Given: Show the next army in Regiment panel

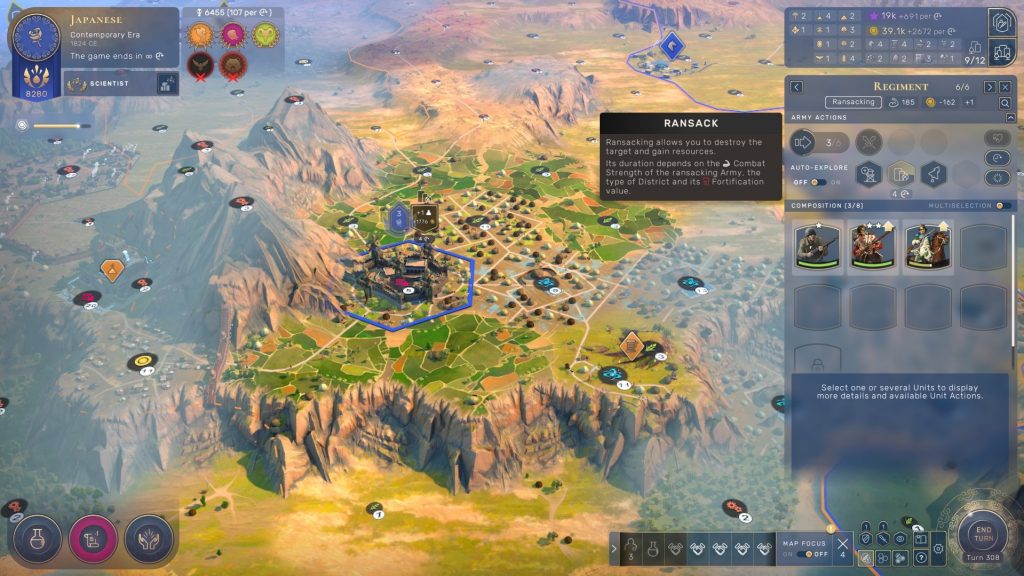Looking at the screenshot, I should click(x=988, y=87).
